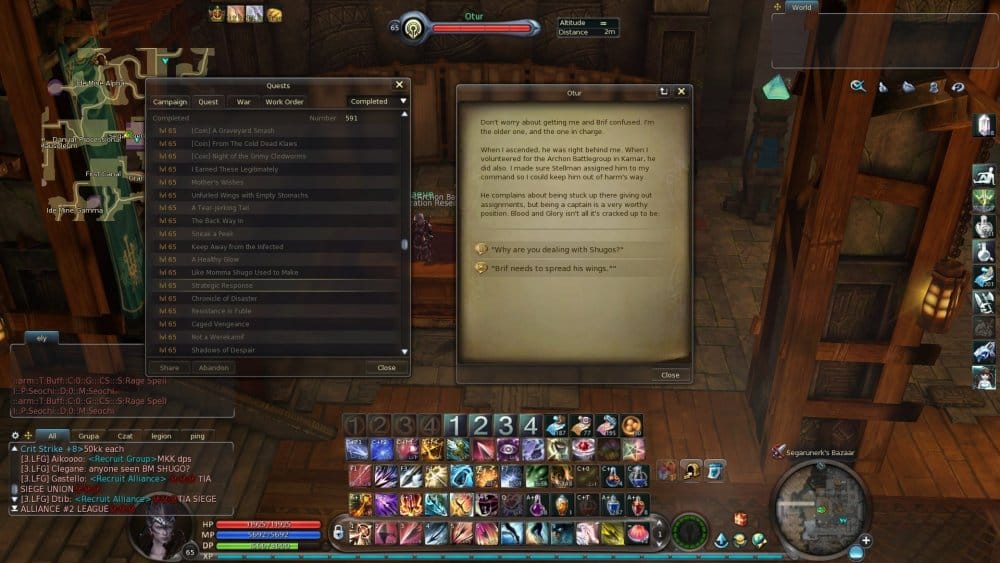
Task: Select the Work Order tab
Action: click(x=284, y=102)
